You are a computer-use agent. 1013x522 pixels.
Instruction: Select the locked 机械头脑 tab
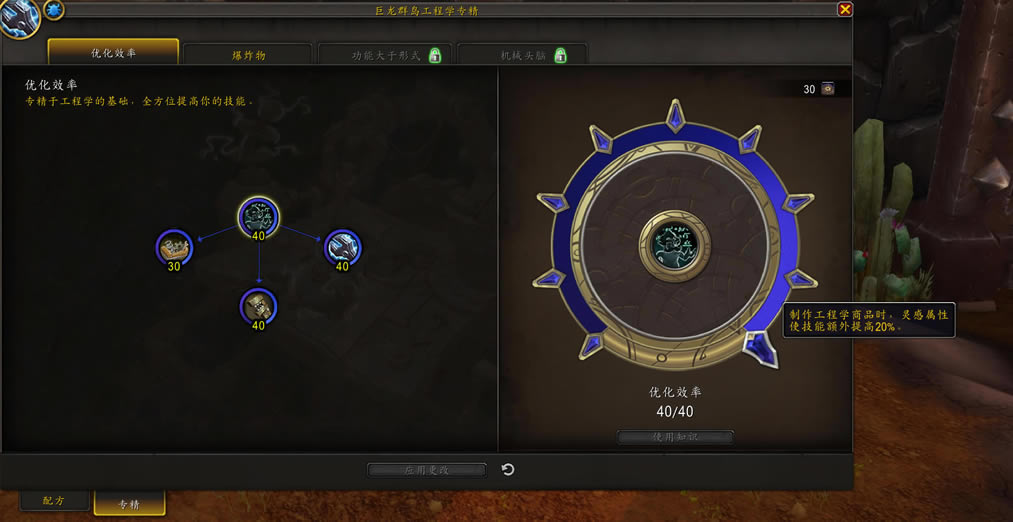point(521,55)
